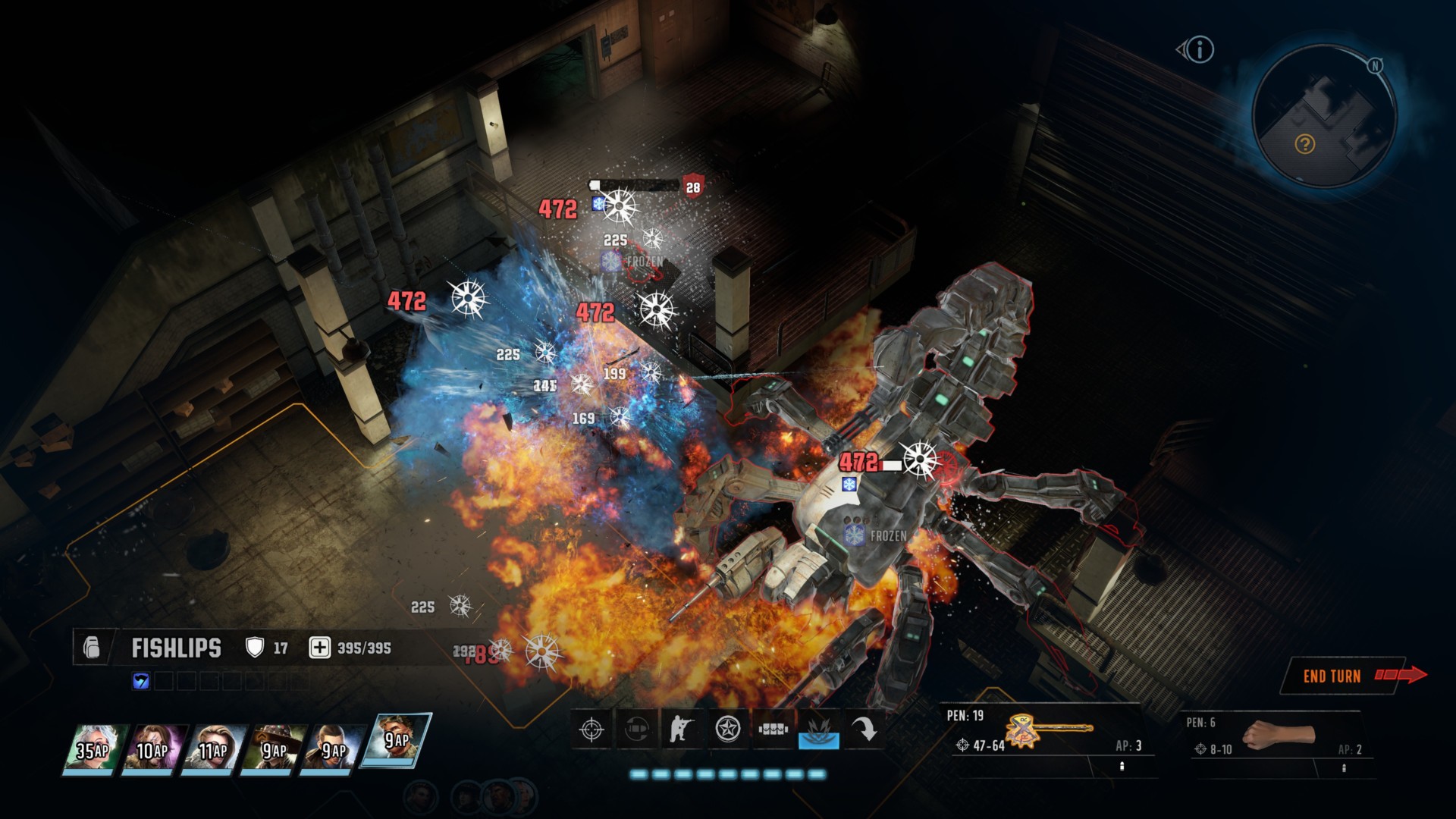The image size is (1456, 819).
Task: Select the blonde hooded 11 AP portrait
Action: point(214,749)
